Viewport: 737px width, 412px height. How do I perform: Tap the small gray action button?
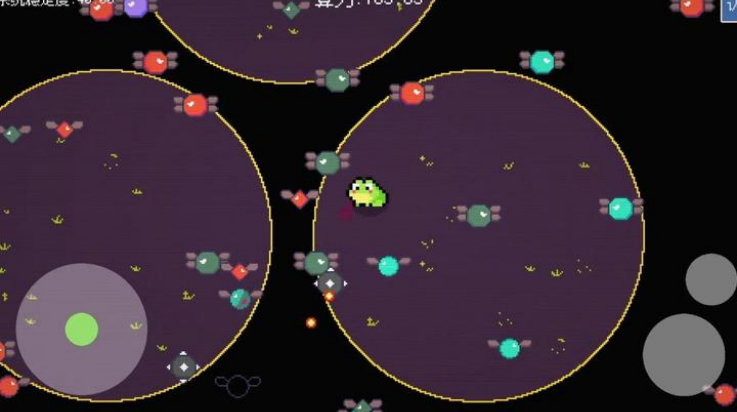click(711, 279)
